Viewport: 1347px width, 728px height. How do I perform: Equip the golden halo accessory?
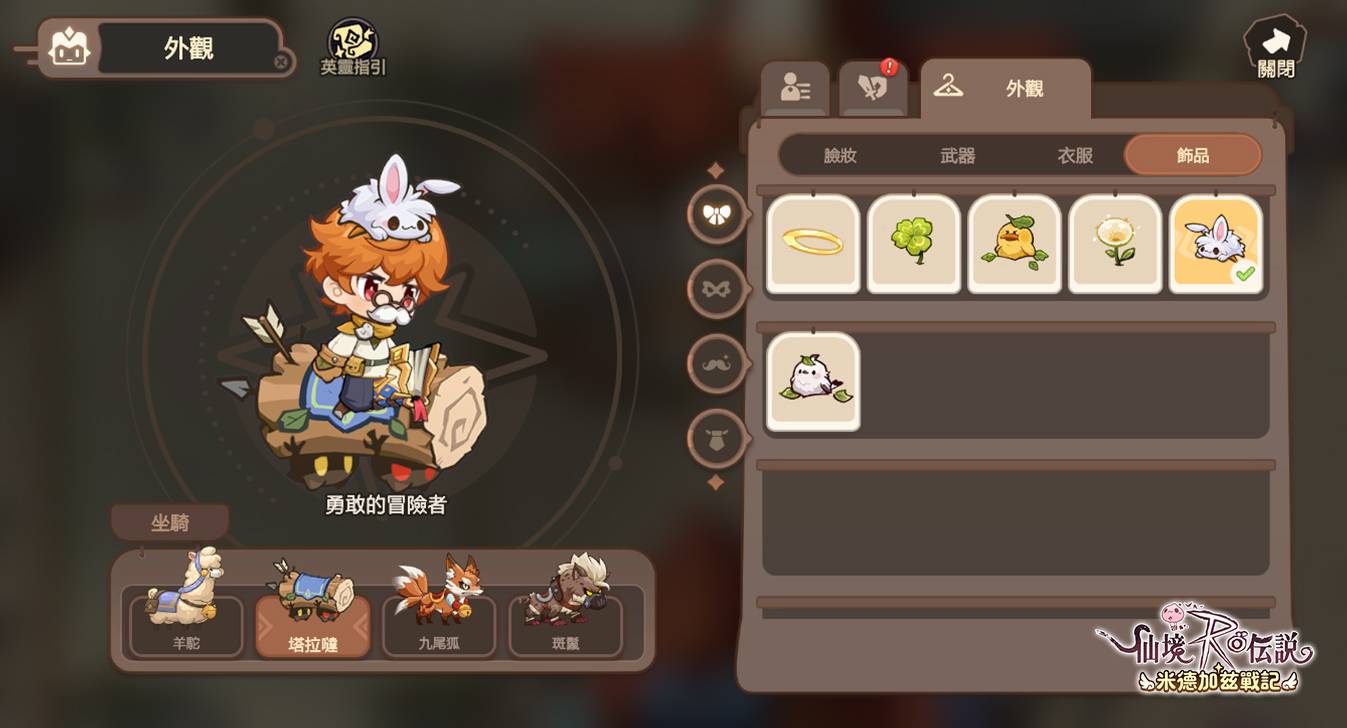813,244
